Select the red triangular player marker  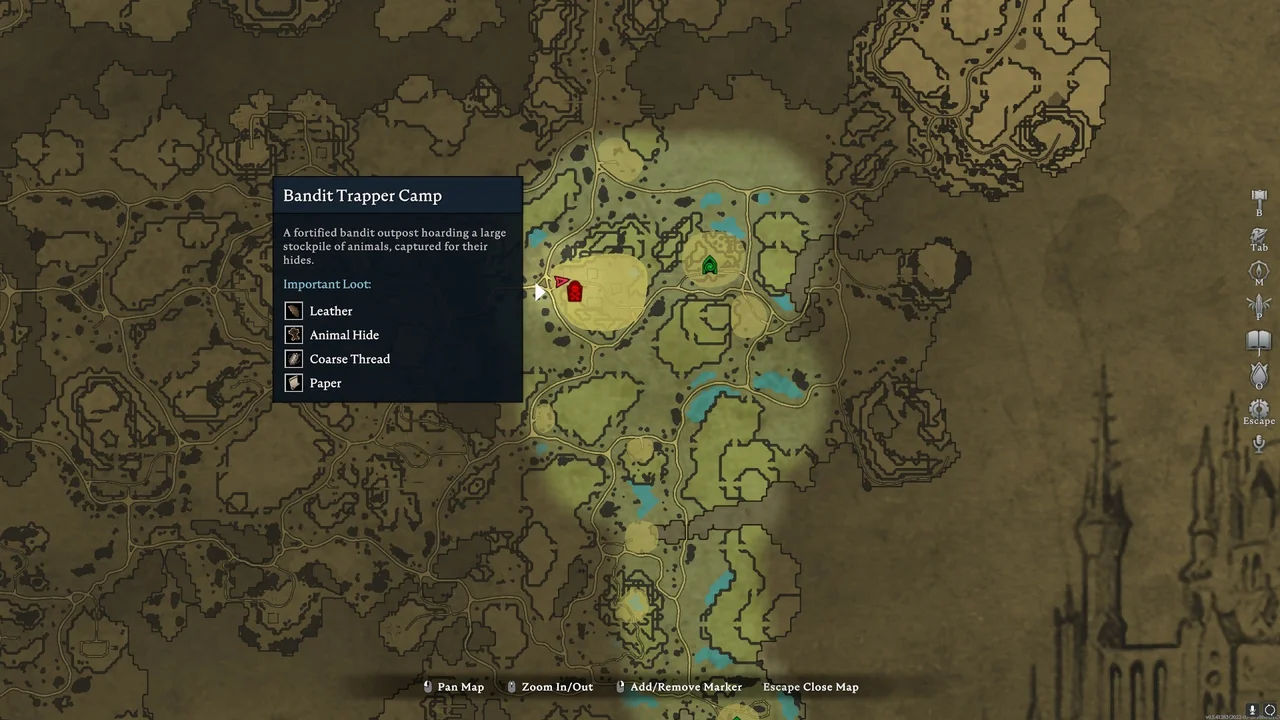(x=562, y=282)
